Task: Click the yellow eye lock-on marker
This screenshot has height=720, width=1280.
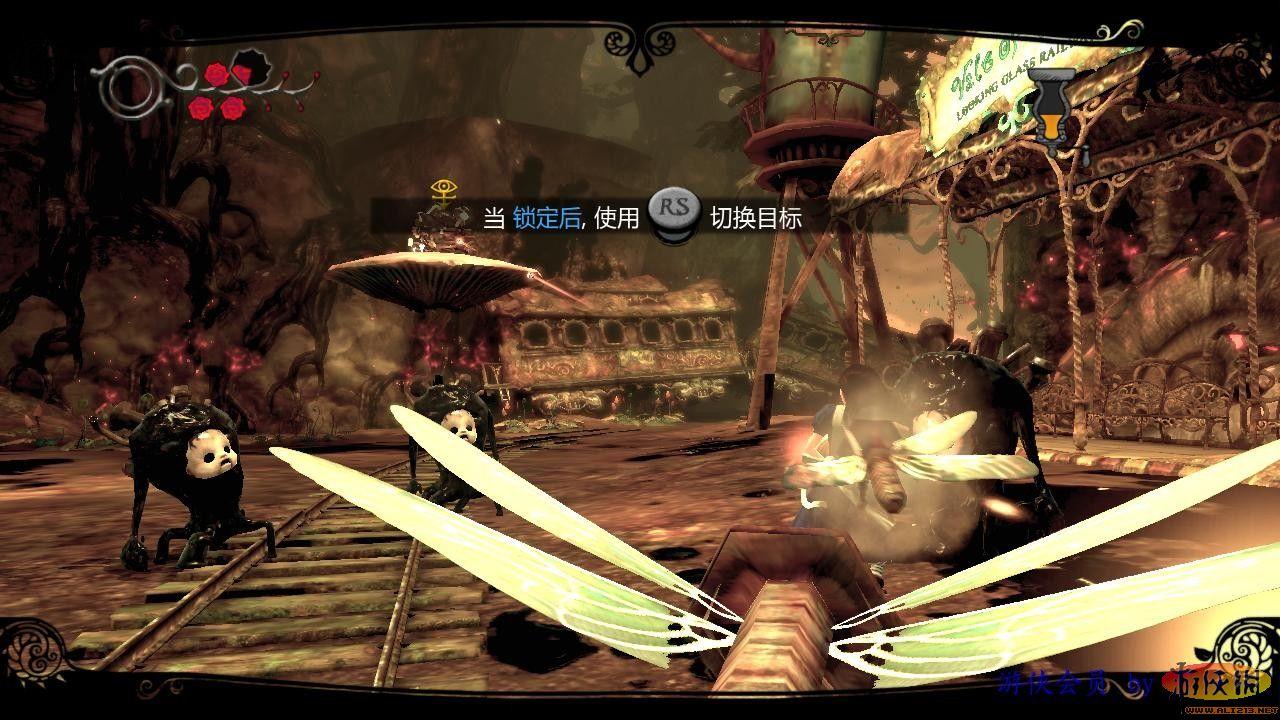Action: click(441, 190)
